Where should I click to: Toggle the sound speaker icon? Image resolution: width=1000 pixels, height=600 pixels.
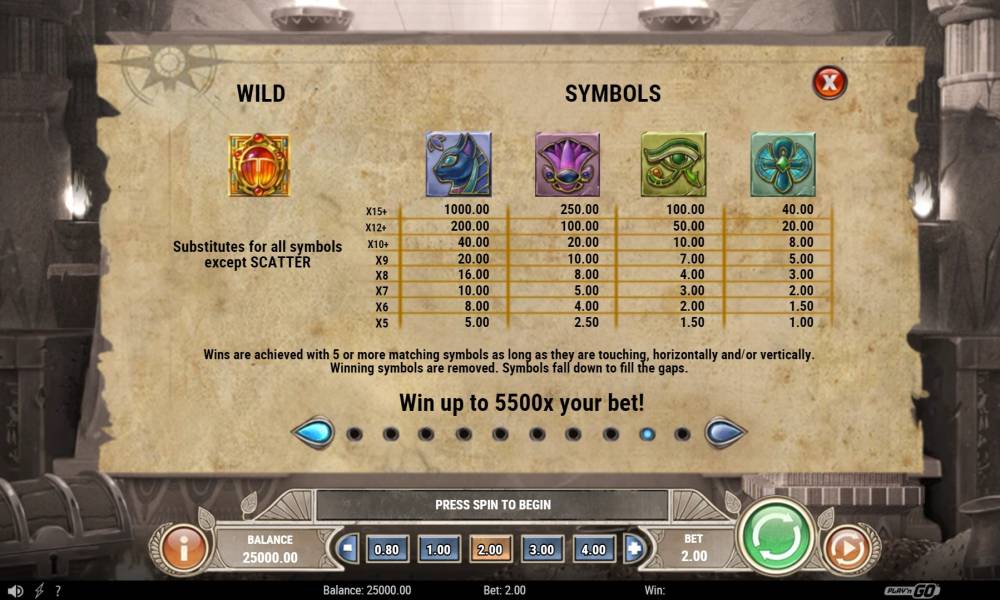[16, 591]
